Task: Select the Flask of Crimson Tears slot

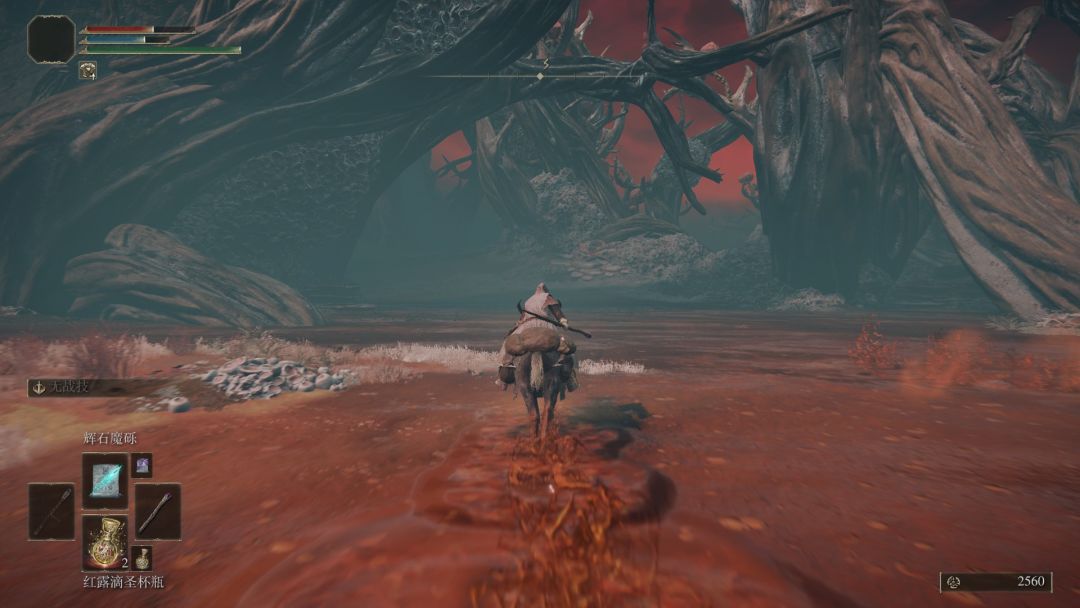Action: (104, 542)
